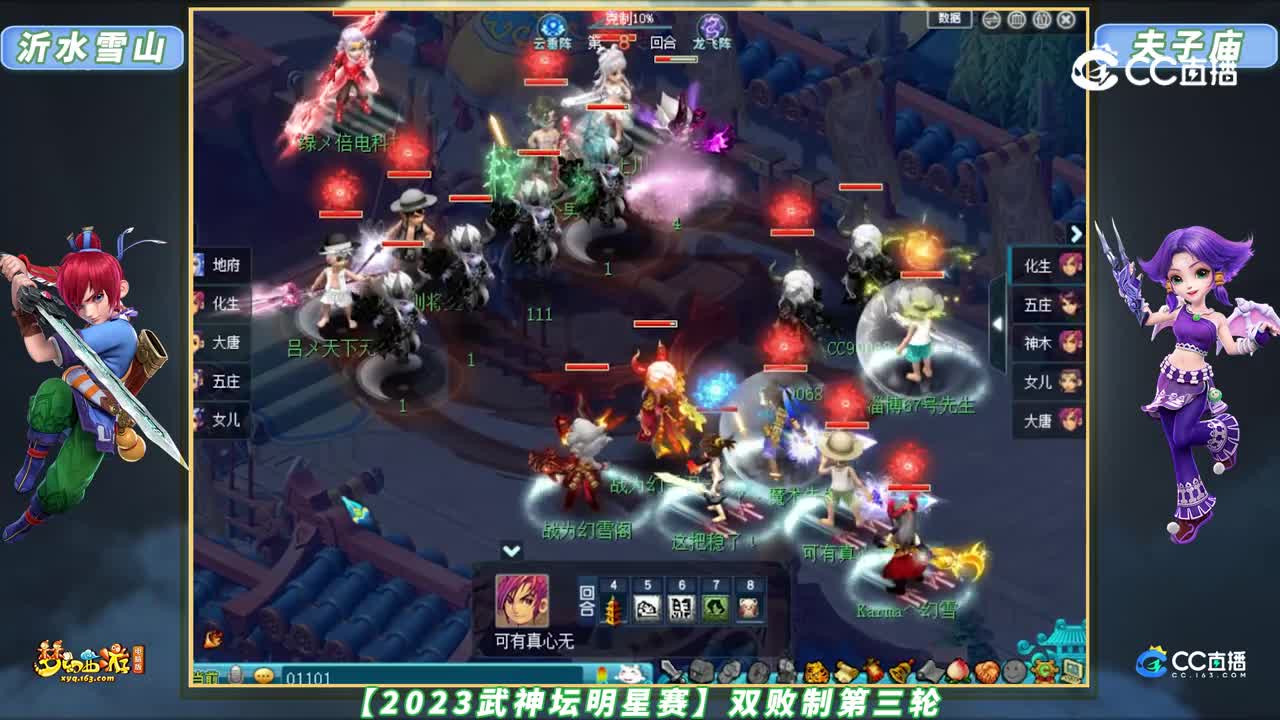Toggle the grid view icon beside the globe
Screen dimensions: 1280x720
pos(1016,20)
